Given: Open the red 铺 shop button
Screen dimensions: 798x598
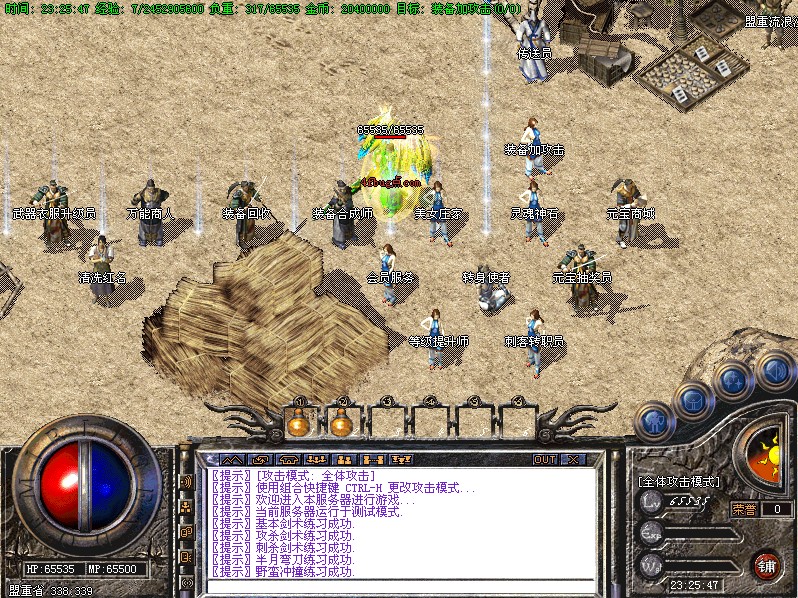Looking at the screenshot, I should (767, 564).
